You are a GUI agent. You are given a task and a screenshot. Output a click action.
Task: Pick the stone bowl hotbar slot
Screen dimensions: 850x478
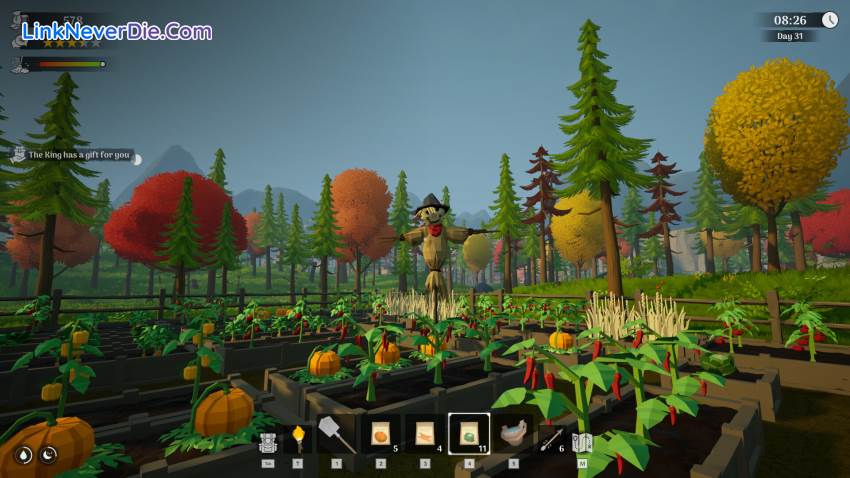pos(513,434)
